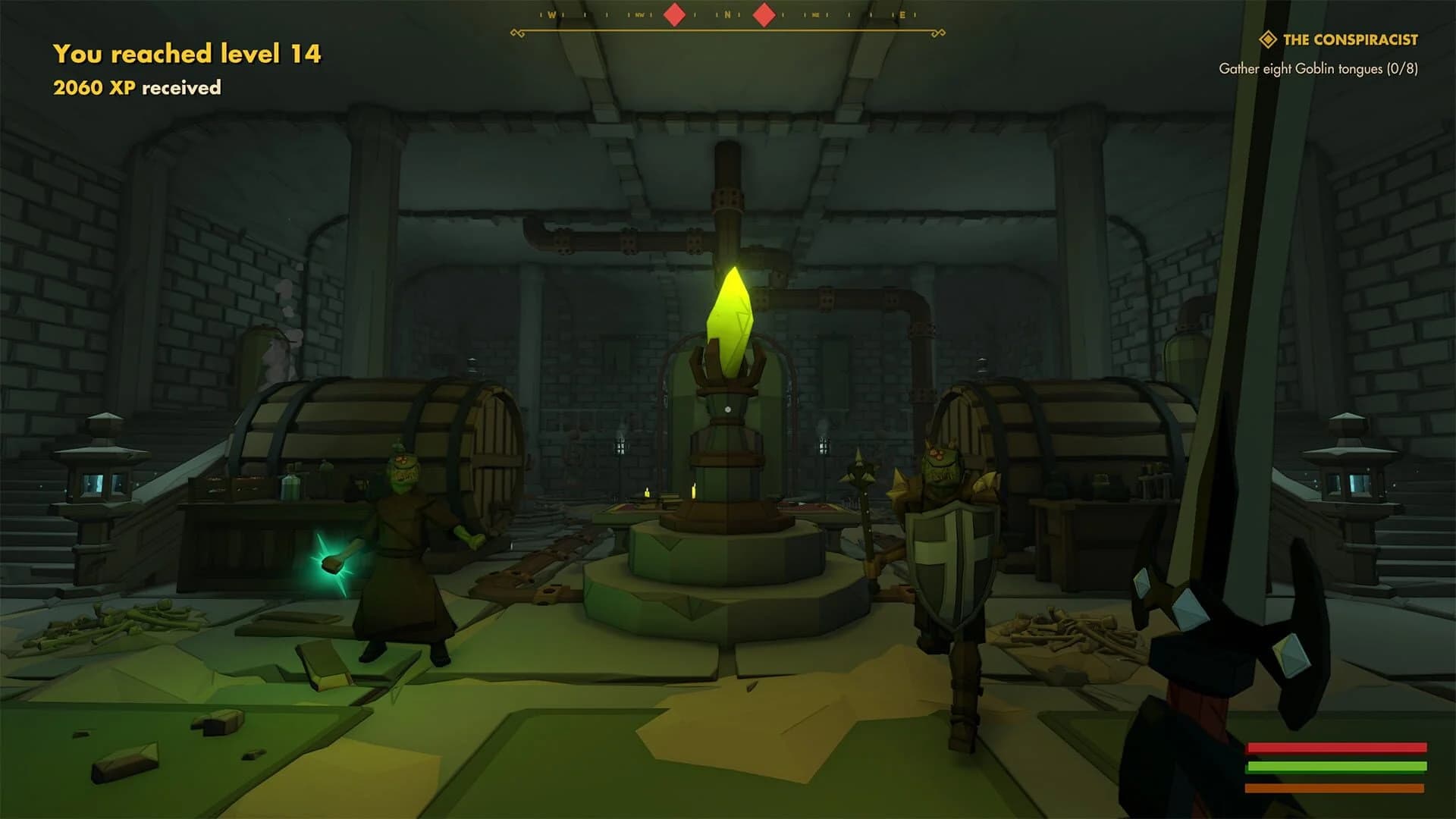Click the W marker on the compass bar

point(553,14)
